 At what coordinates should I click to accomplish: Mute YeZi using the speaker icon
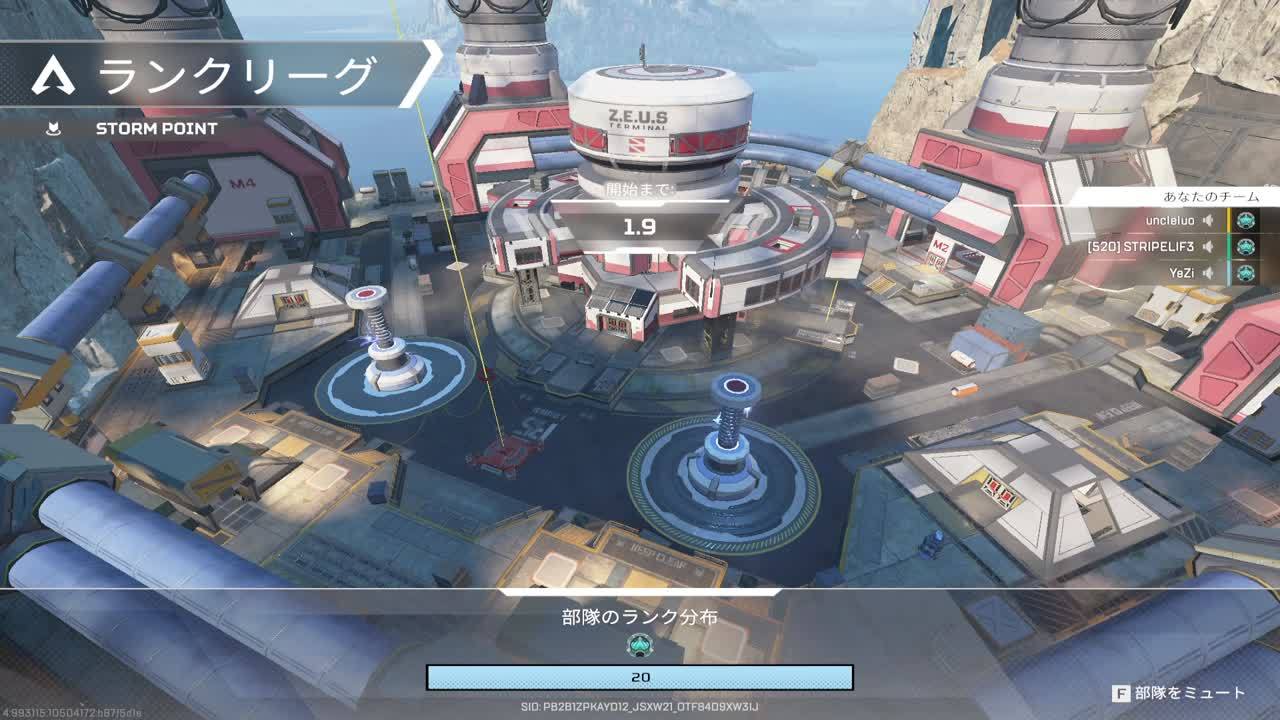point(1208,272)
